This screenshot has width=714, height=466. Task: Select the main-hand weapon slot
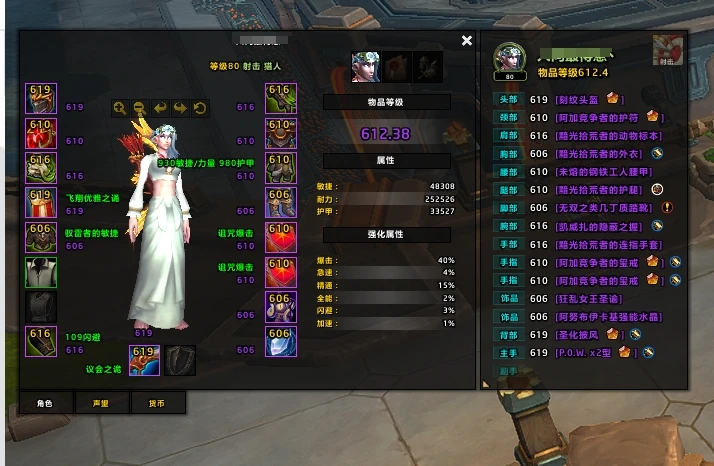pos(144,359)
